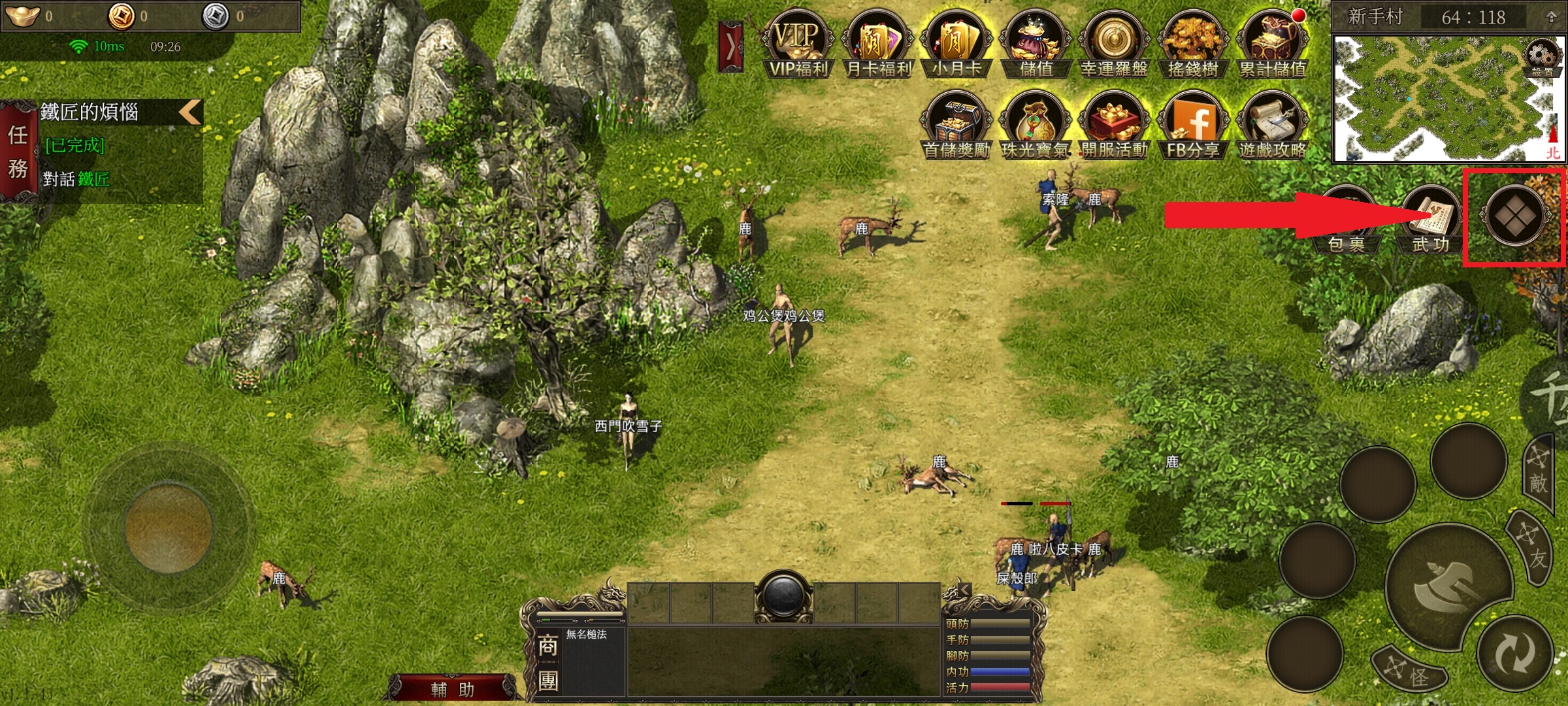Click the FB分享 Facebook share icon
1568x706 pixels.
coord(1194,126)
